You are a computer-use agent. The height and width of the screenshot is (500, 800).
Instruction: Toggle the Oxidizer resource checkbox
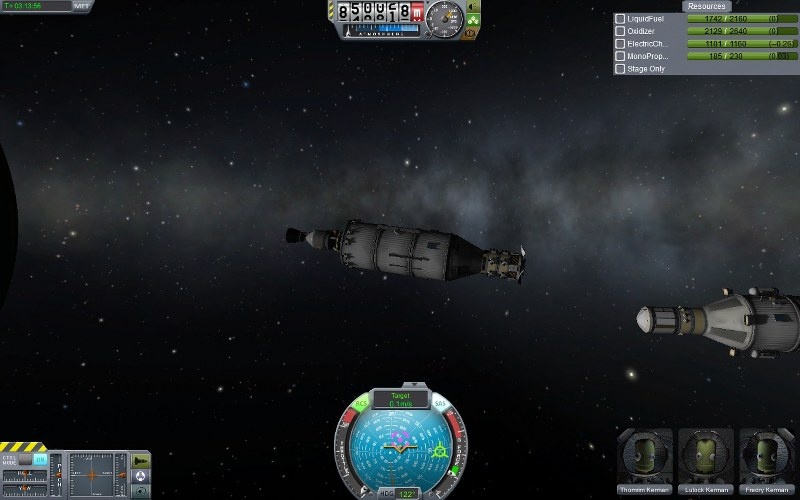[620, 32]
